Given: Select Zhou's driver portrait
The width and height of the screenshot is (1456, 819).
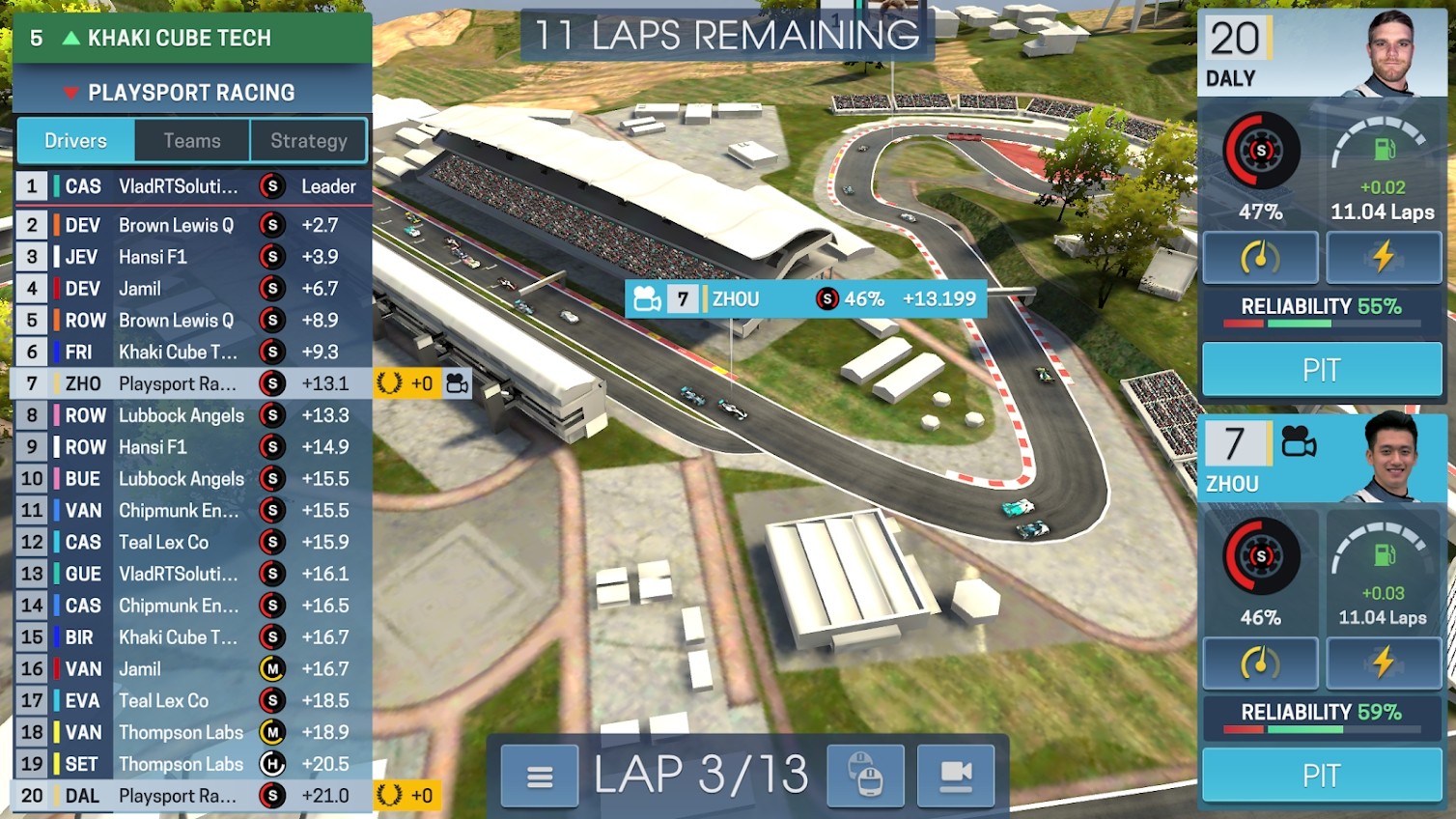Looking at the screenshot, I should click(1390, 457).
